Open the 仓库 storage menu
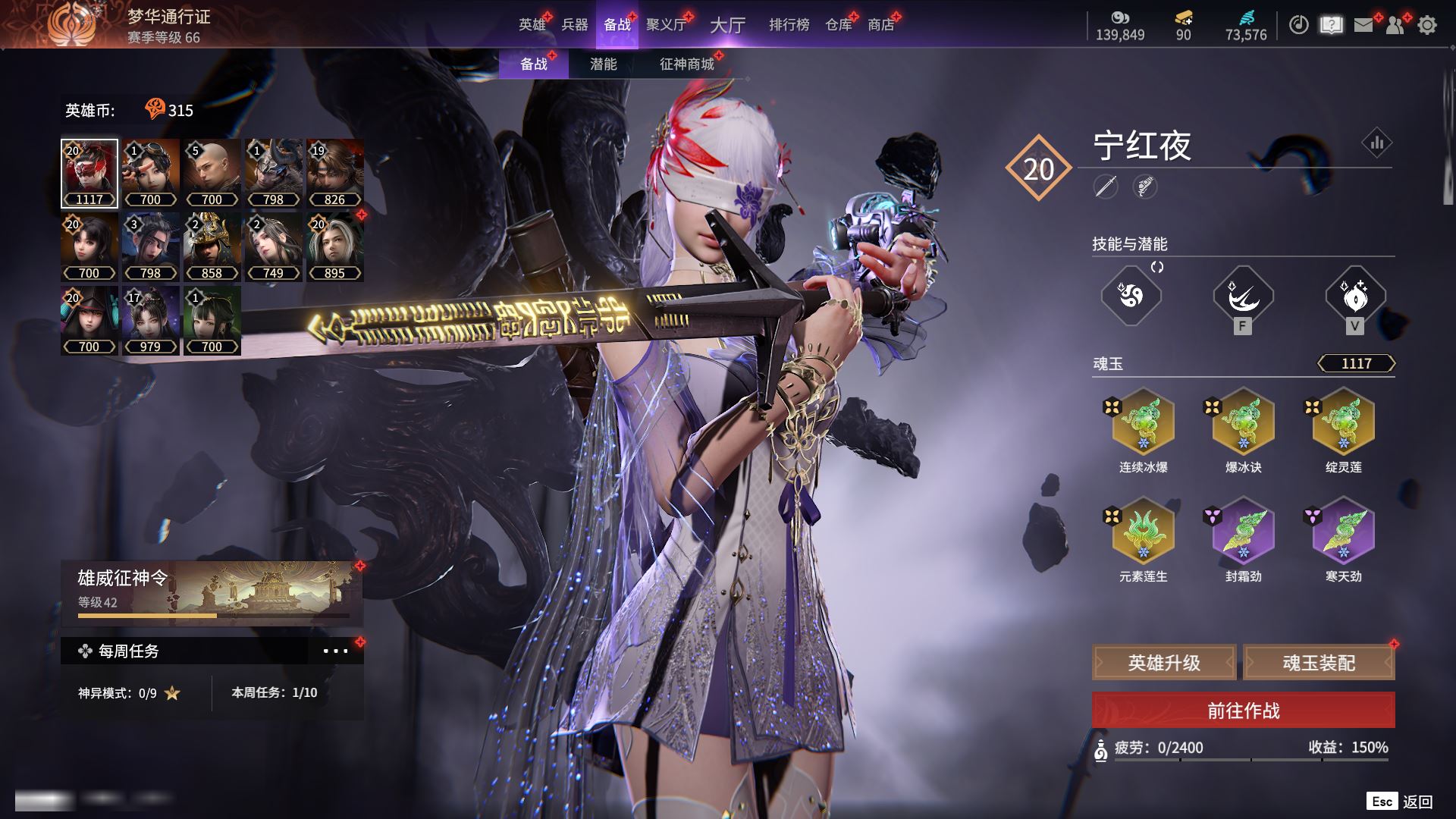 (x=839, y=25)
